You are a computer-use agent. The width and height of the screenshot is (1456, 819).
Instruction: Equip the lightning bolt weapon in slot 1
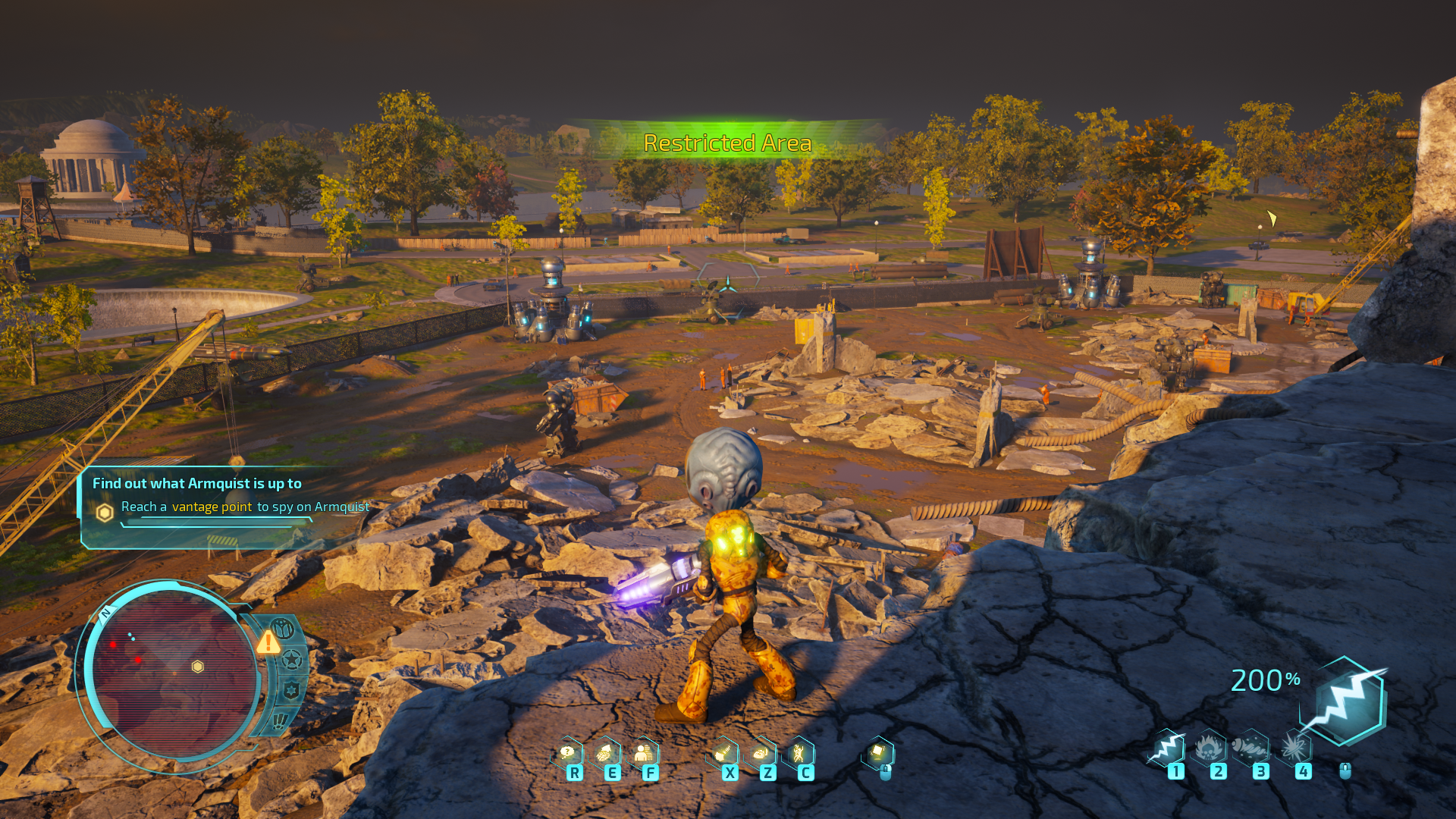coord(1168,748)
